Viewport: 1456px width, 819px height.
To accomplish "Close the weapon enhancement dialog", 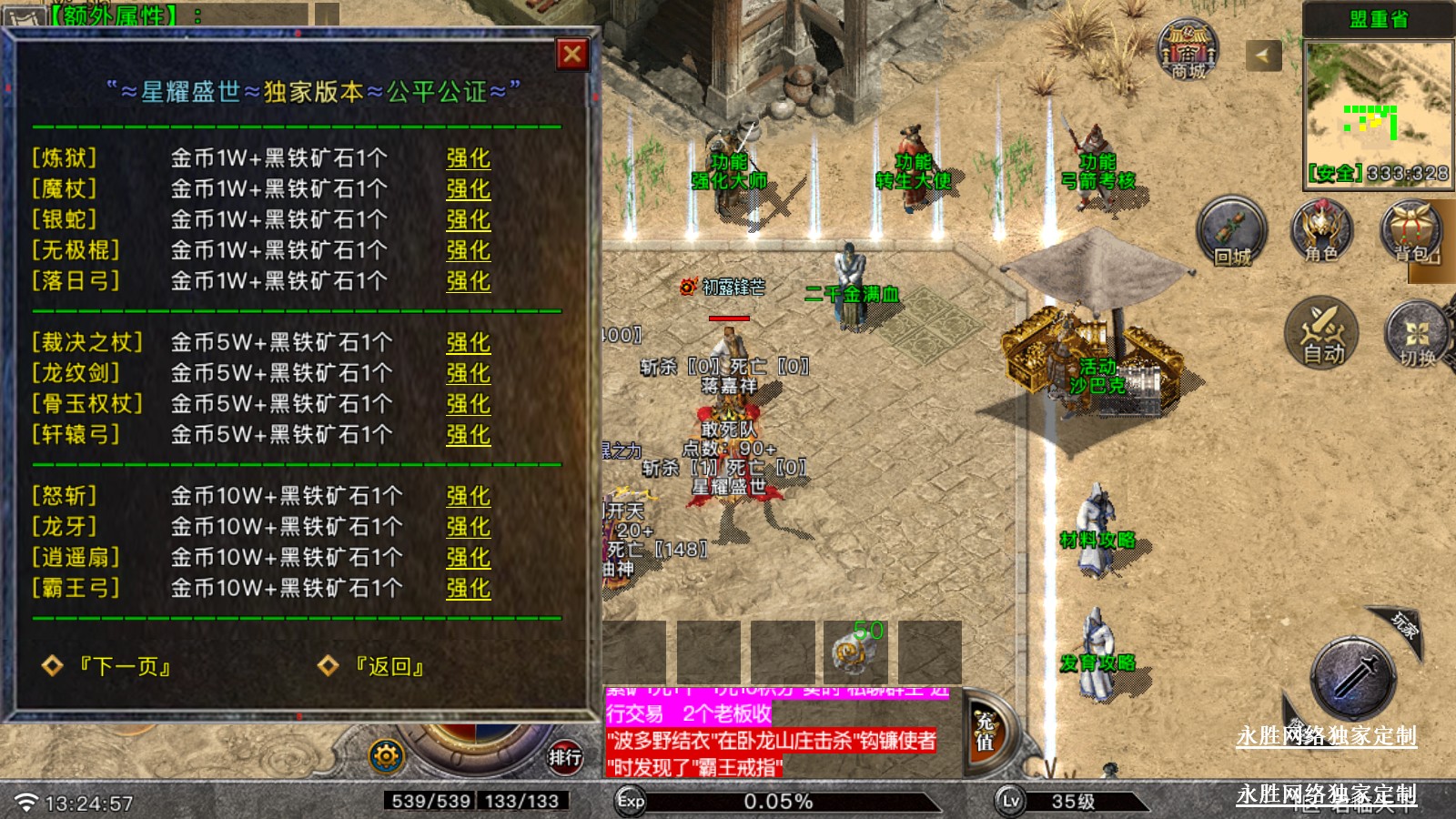I will coord(572,55).
